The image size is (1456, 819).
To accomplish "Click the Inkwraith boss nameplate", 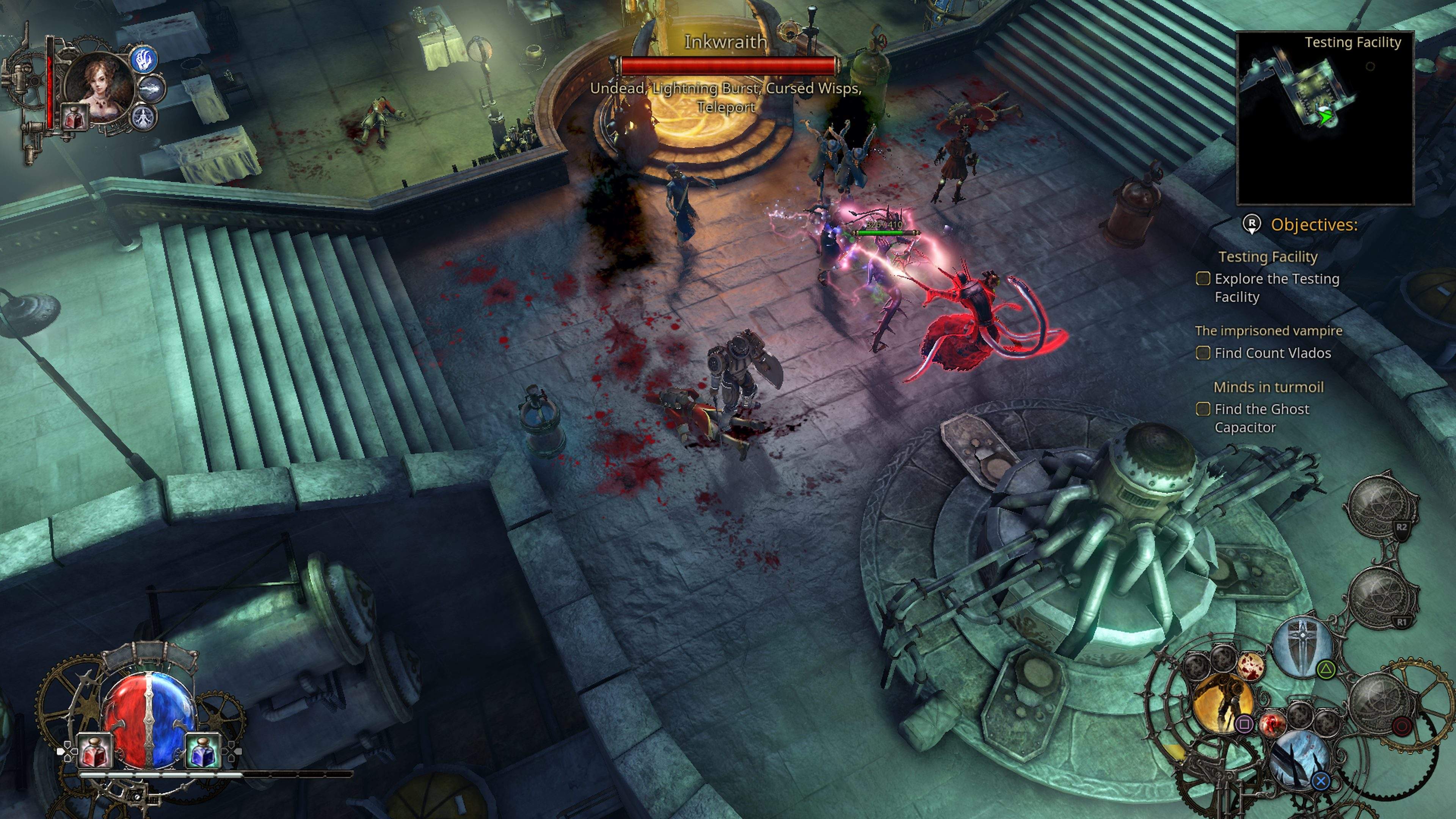I will (726, 42).
